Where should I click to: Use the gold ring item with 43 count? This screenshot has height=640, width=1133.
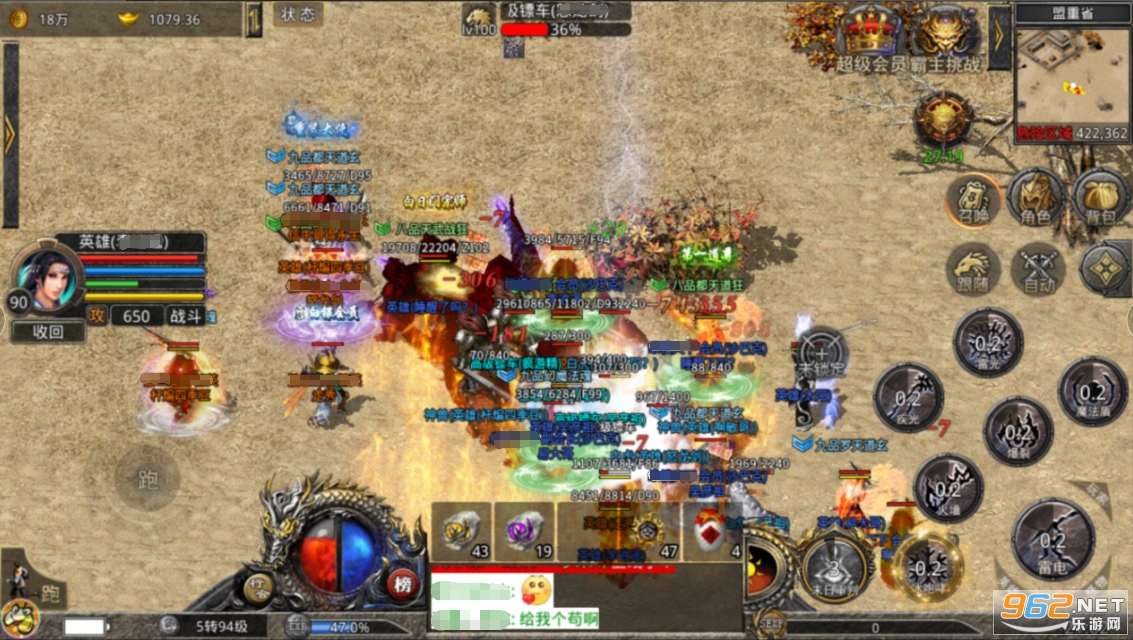coord(462,532)
